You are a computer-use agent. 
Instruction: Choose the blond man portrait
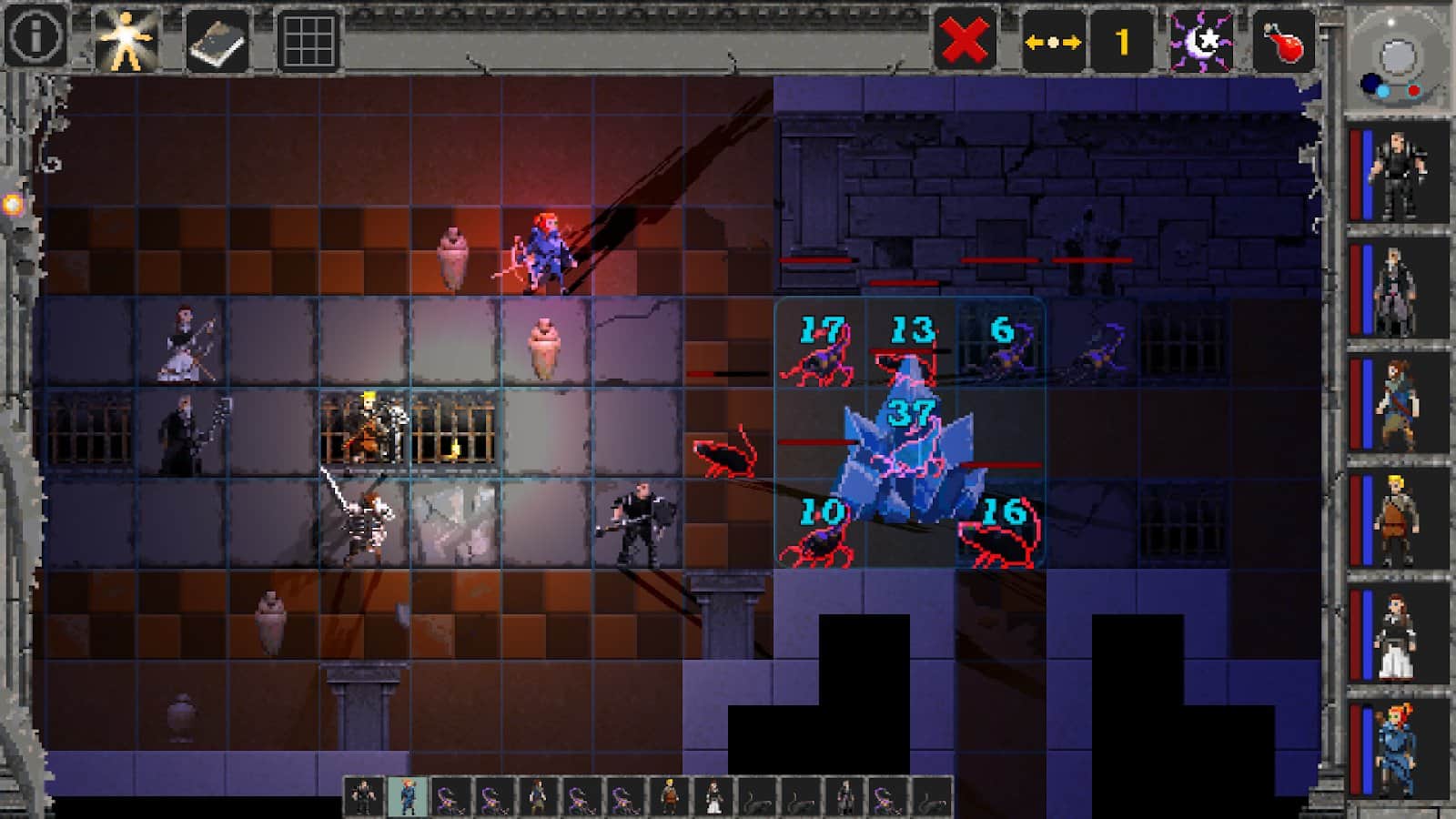(x=1398, y=519)
